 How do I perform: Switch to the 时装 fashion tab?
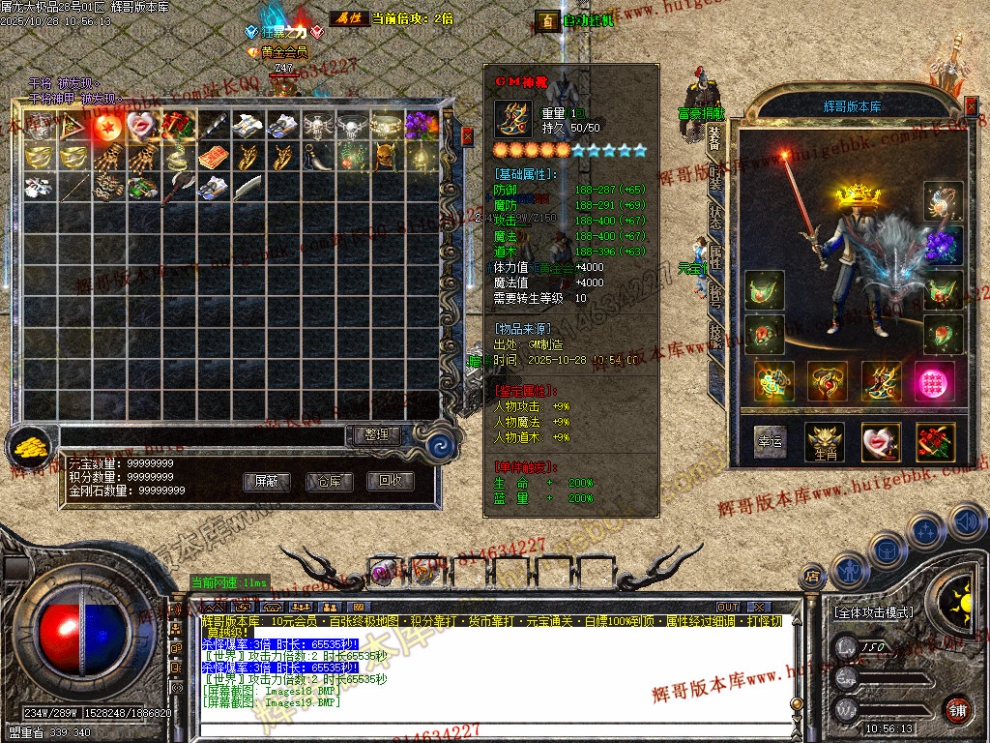tap(715, 178)
